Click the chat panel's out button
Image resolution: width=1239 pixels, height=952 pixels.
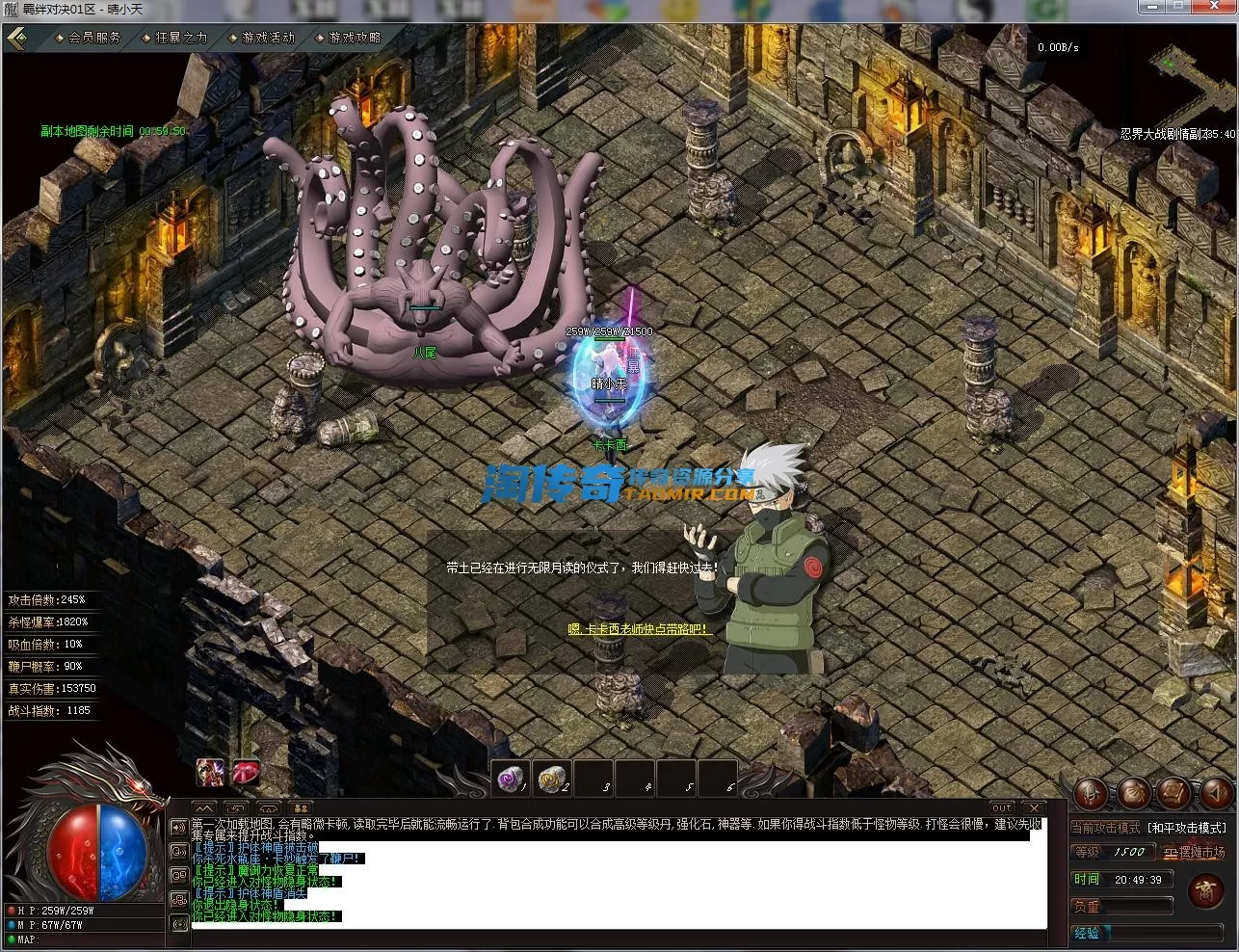[x=1002, y=807]
